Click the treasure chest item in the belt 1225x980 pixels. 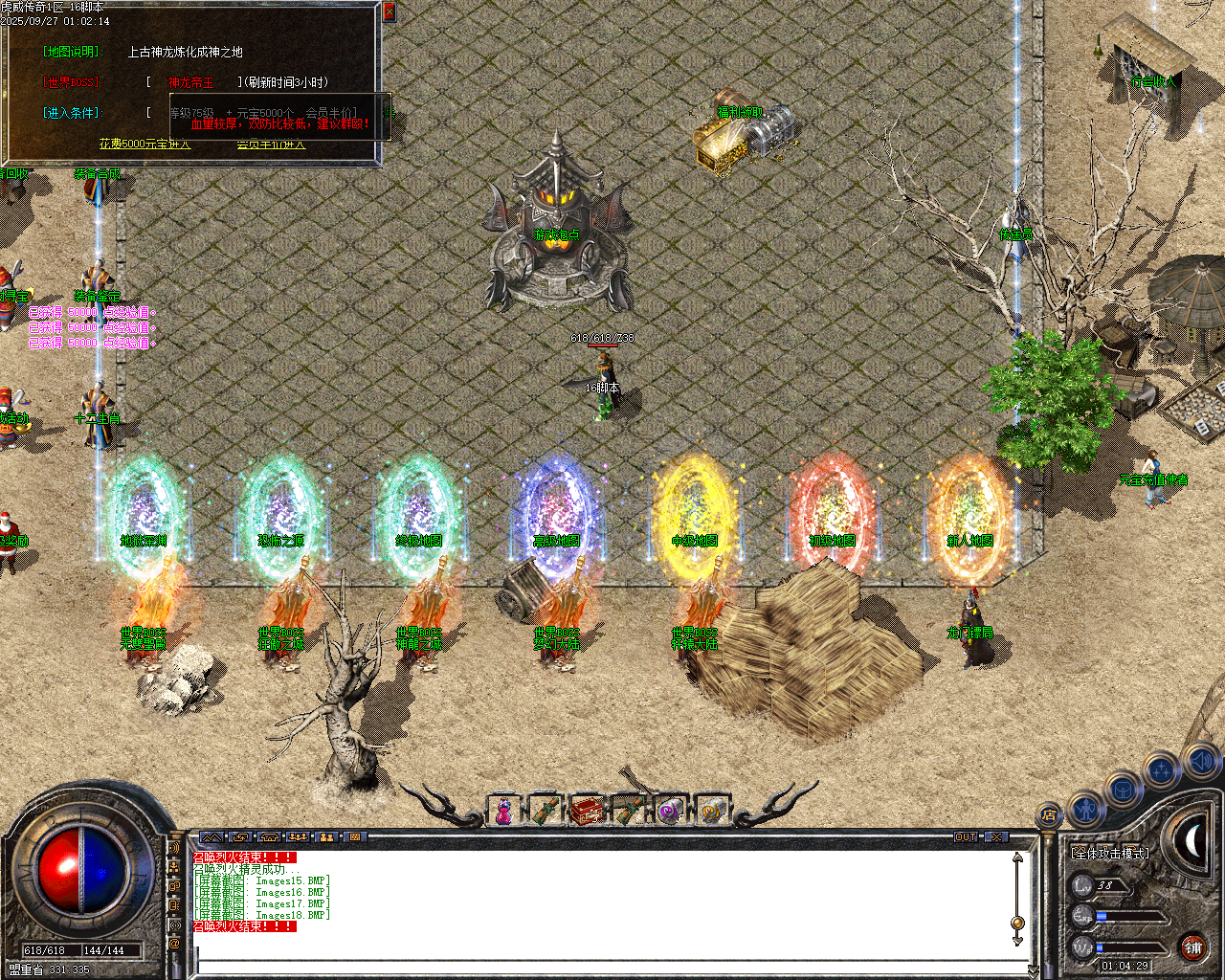587,810
